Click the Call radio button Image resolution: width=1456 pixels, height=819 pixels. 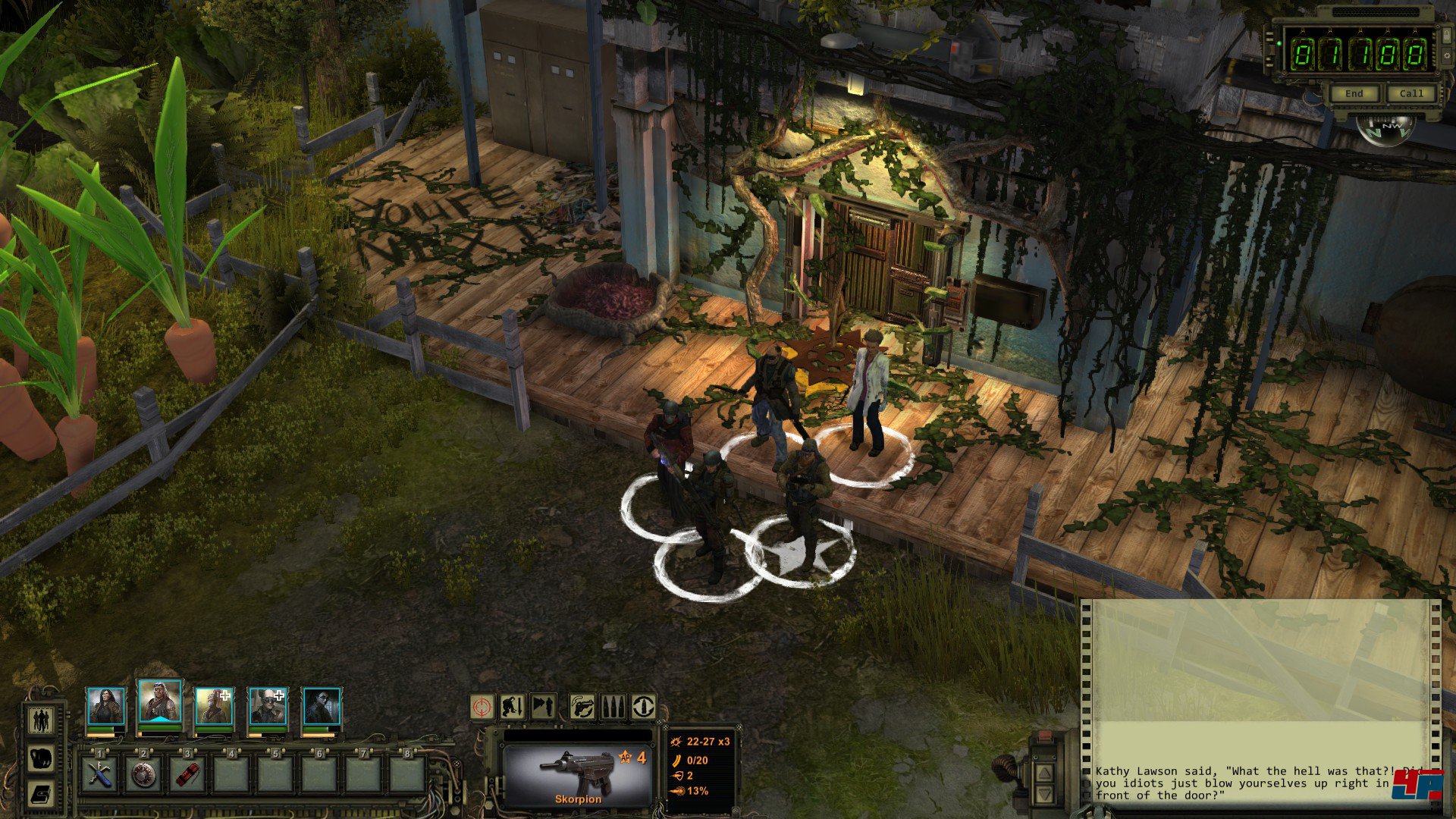[x=1410, y=93]
